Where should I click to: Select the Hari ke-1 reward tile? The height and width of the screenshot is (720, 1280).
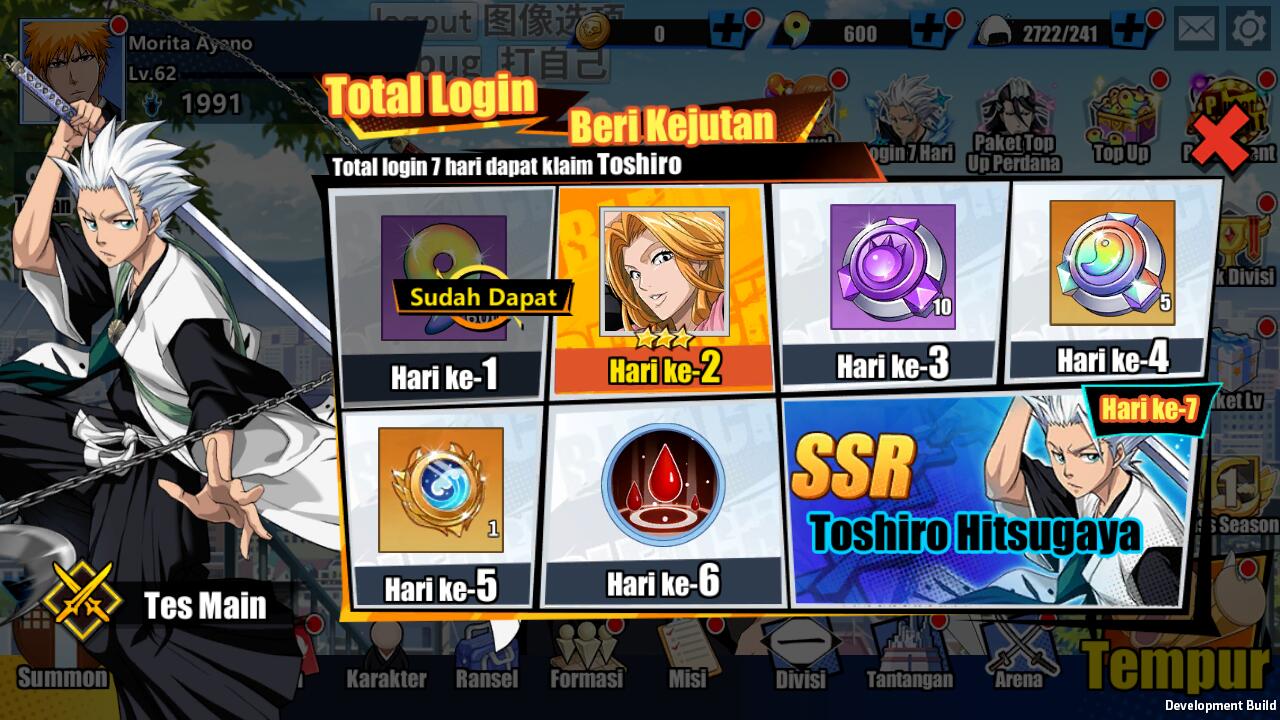(443, 291)
